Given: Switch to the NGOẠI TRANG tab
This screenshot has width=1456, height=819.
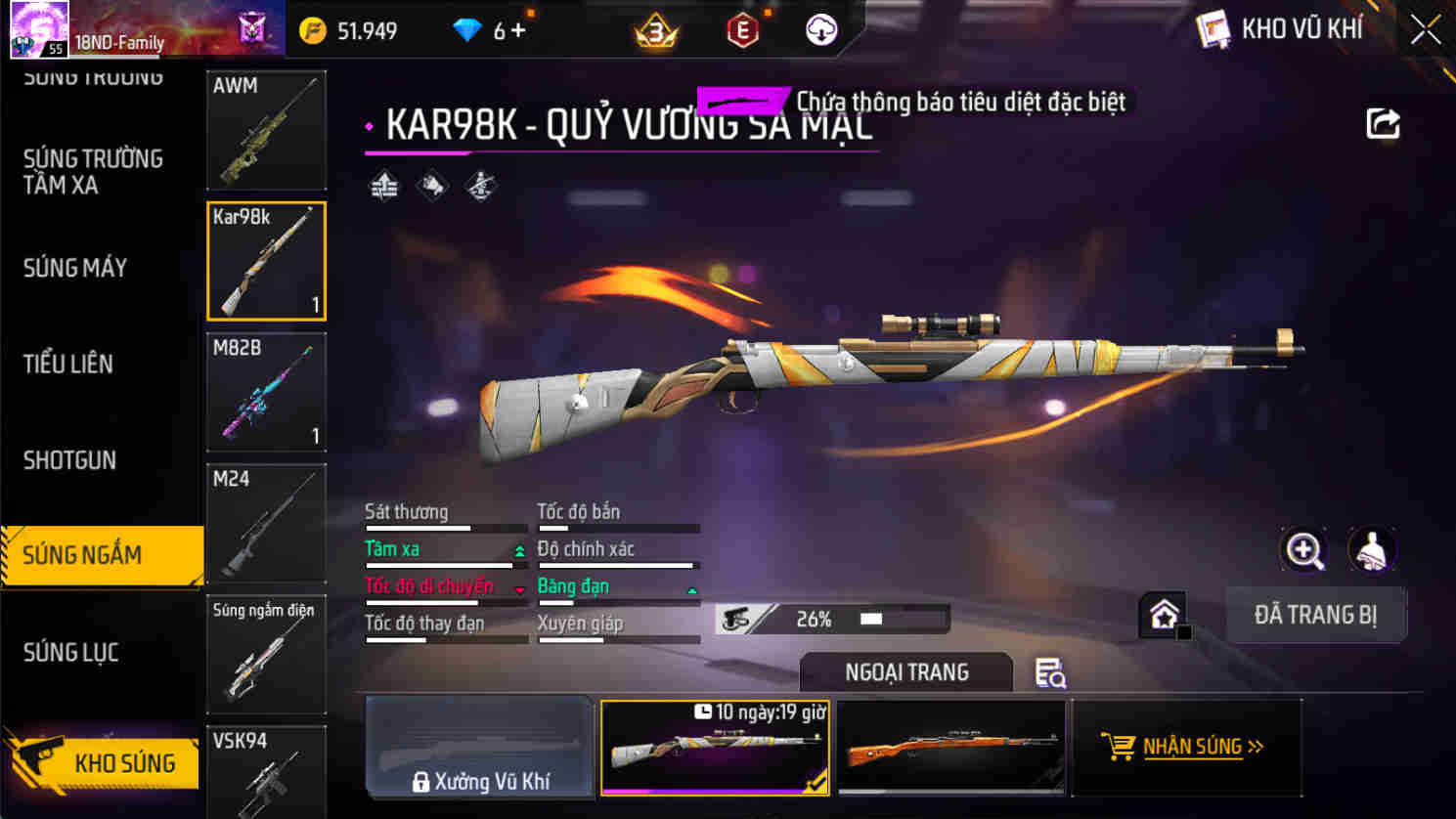Looking at the screenshot, I should (905, 672).
